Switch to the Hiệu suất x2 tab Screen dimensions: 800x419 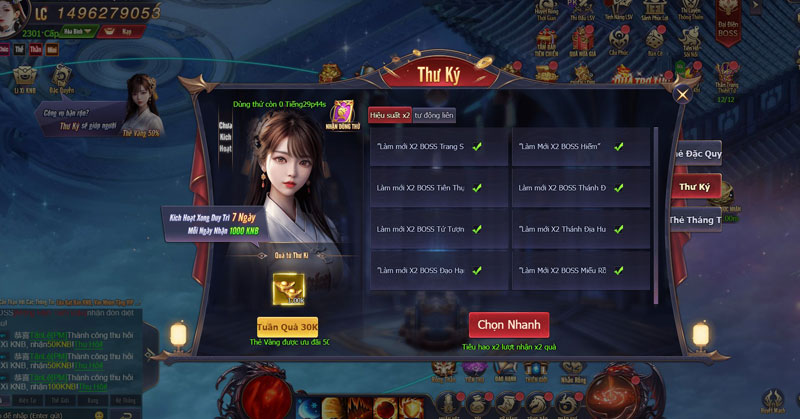[x=388, y=116]
